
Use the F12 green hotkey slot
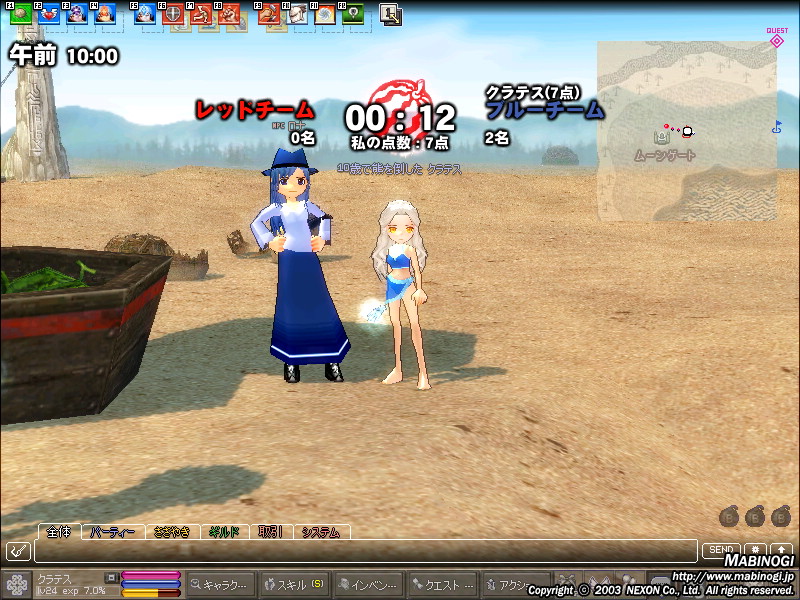[352, 15]
